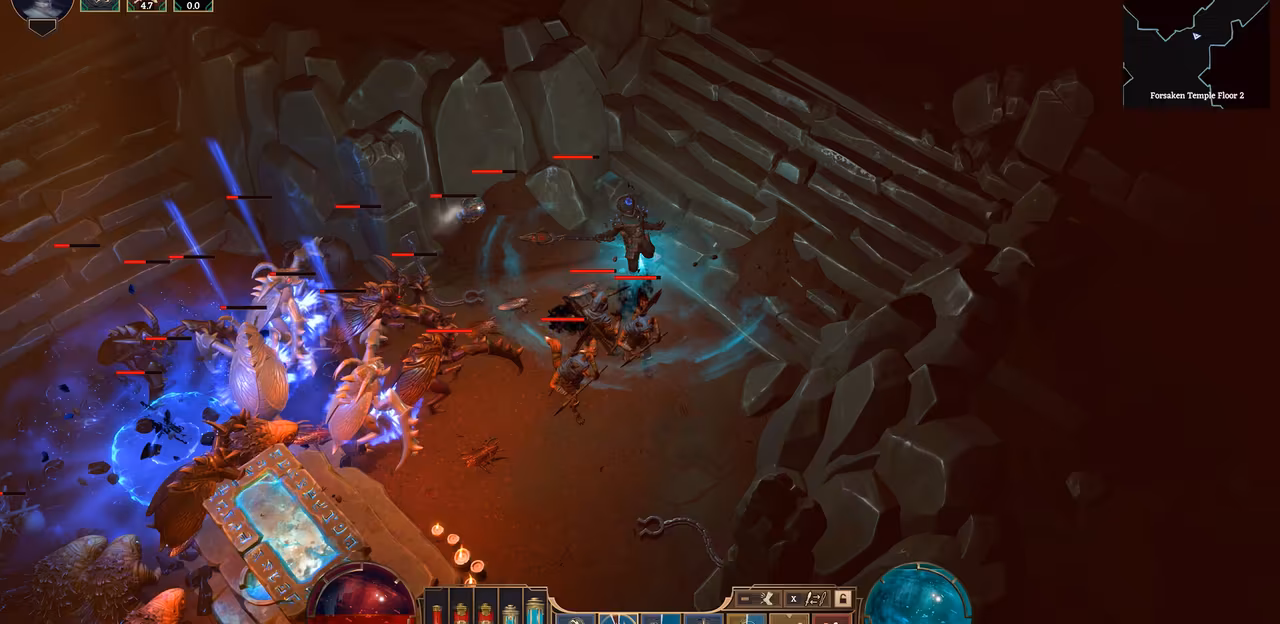Image resolution: width=1280 pixels, height=624 pixels.
Task: Click the character portrait in the corner
Action: 42,10
